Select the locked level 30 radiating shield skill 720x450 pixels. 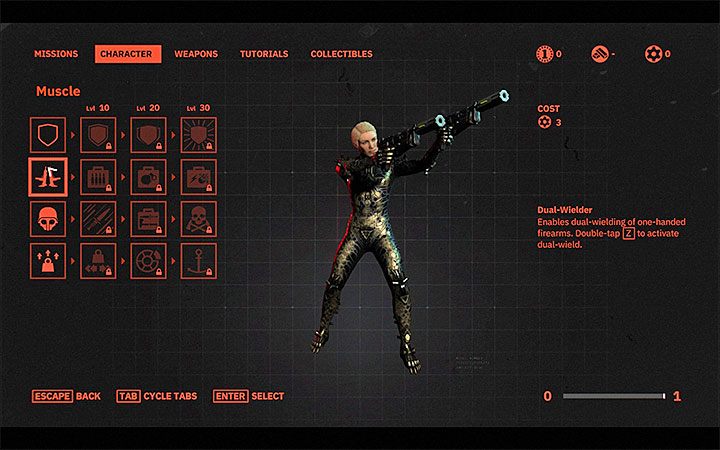pos(198,134)
